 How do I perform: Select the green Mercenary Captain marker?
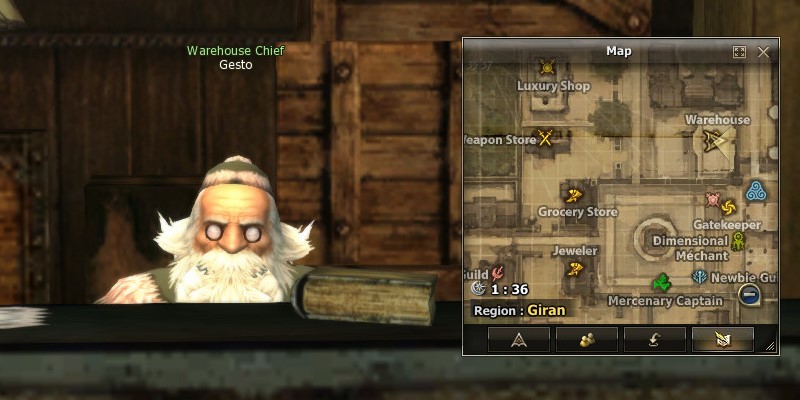click(661, 281)
